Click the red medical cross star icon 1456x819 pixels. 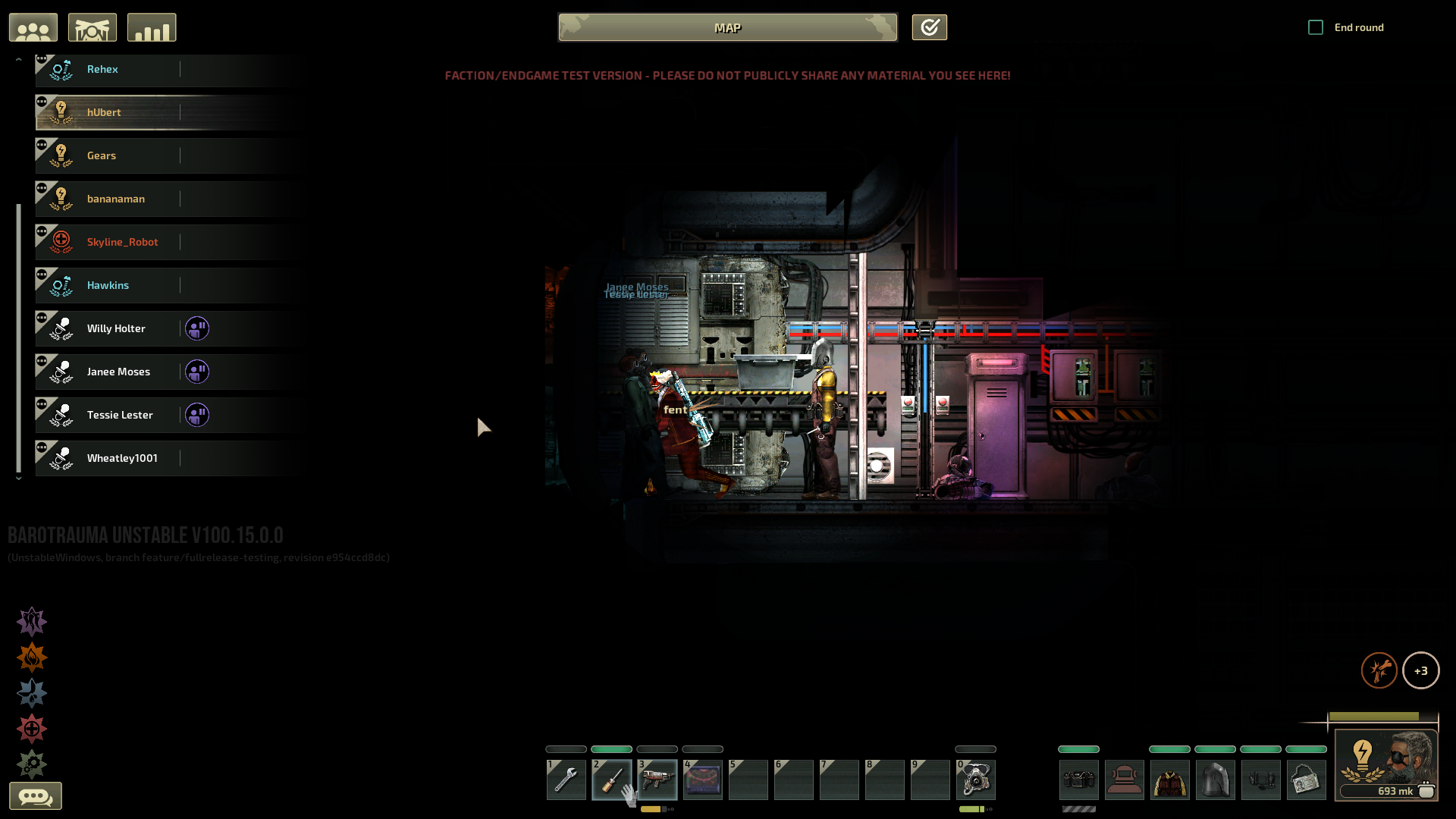coord(32,729)
